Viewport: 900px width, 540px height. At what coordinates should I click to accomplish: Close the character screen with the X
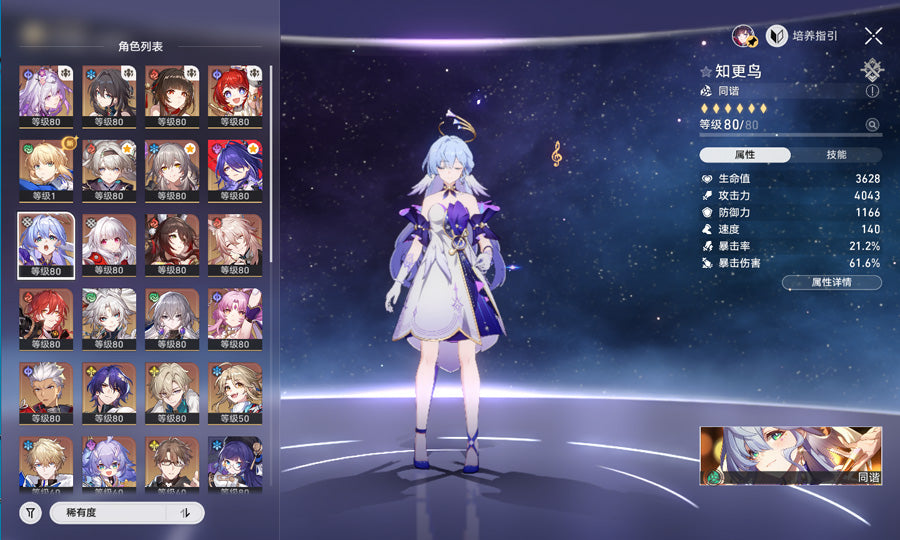point(873,36)
